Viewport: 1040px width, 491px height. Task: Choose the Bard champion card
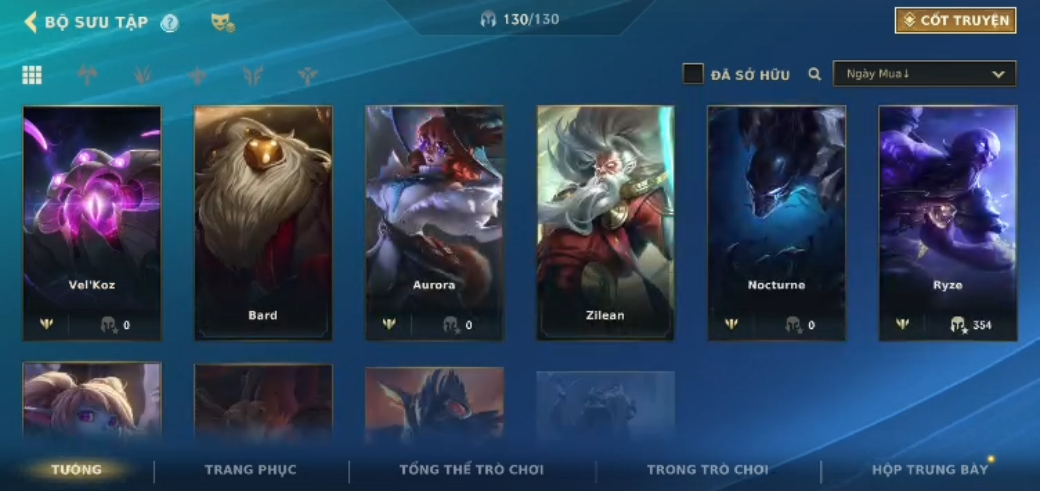point(263,222)
